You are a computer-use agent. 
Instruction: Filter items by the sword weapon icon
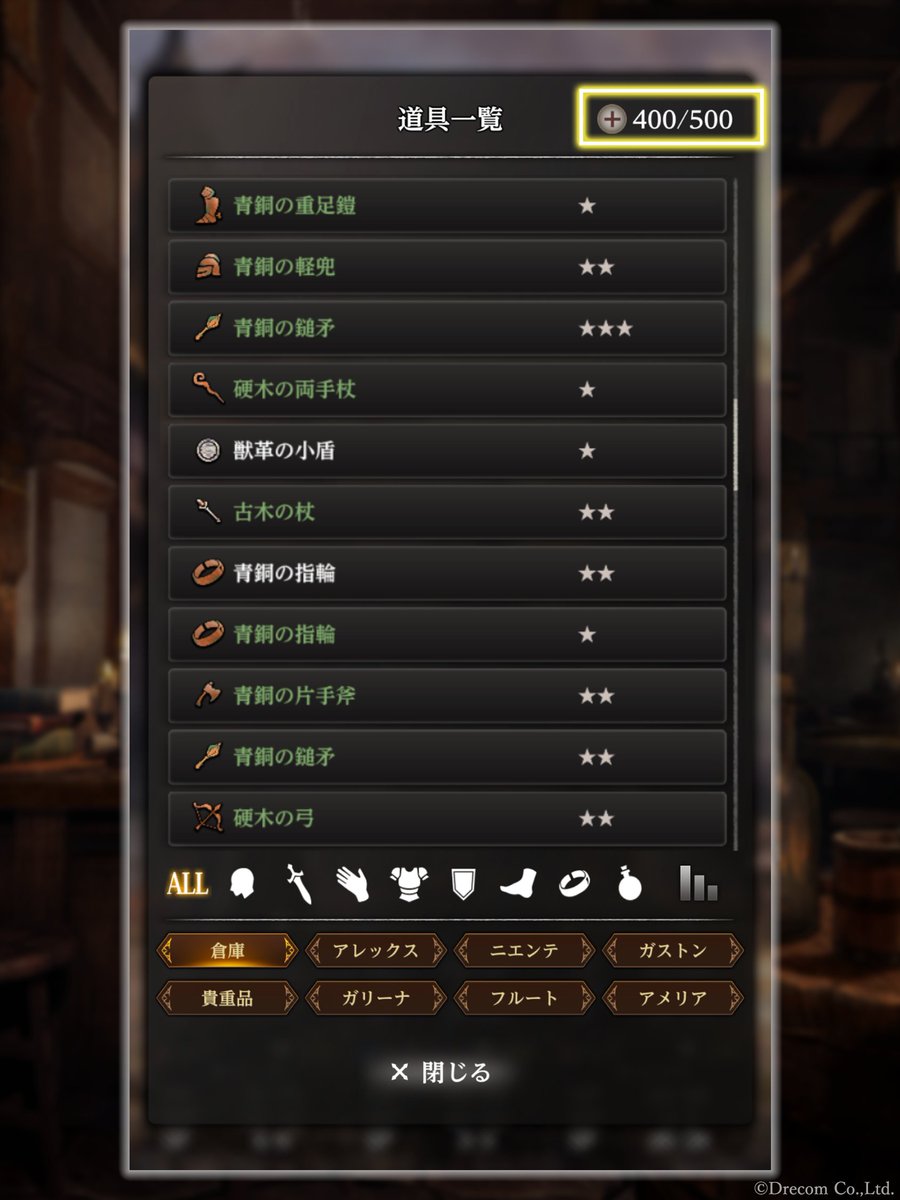298,885
